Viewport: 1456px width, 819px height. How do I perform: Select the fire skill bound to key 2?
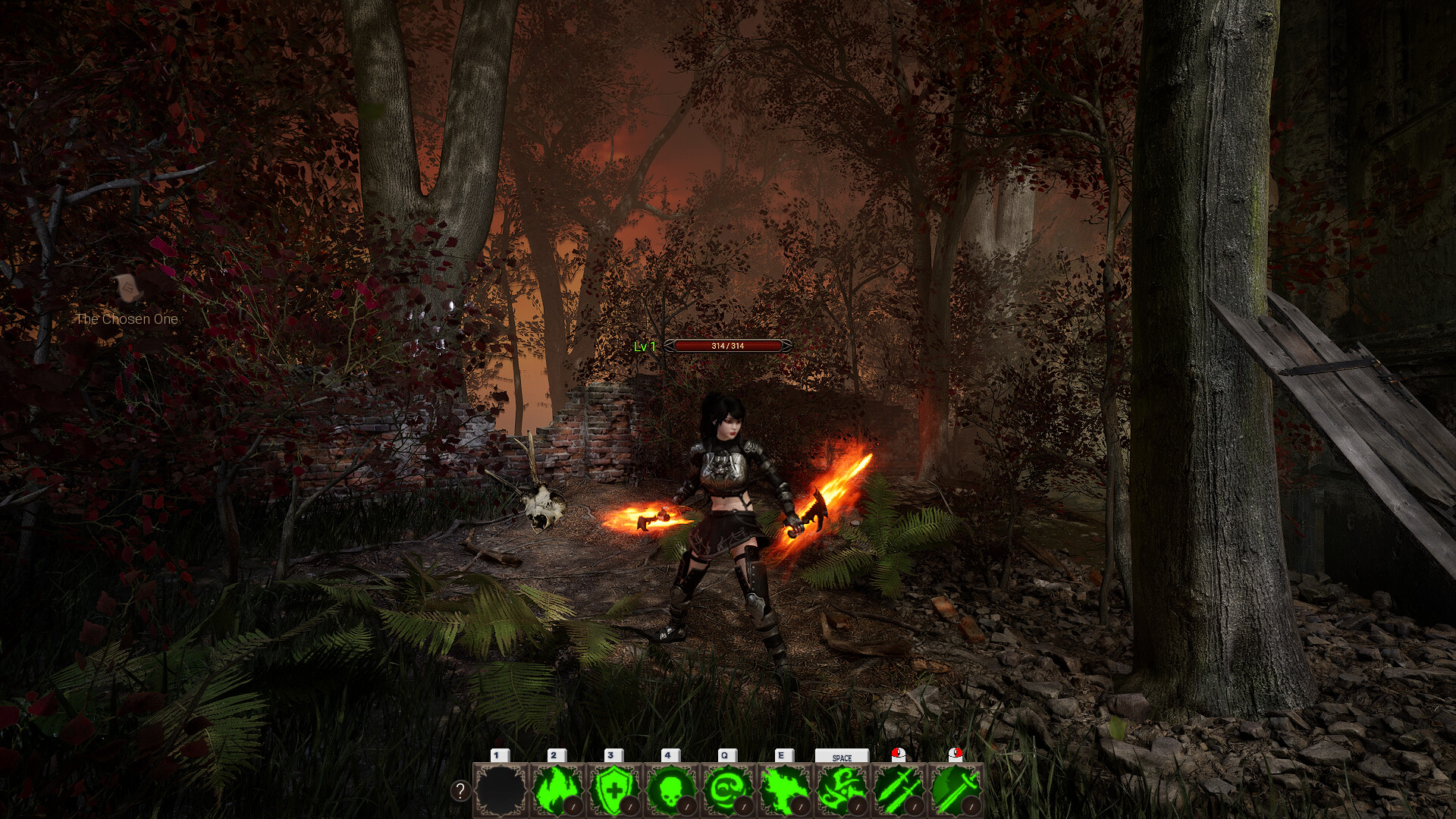coord(556,789)
